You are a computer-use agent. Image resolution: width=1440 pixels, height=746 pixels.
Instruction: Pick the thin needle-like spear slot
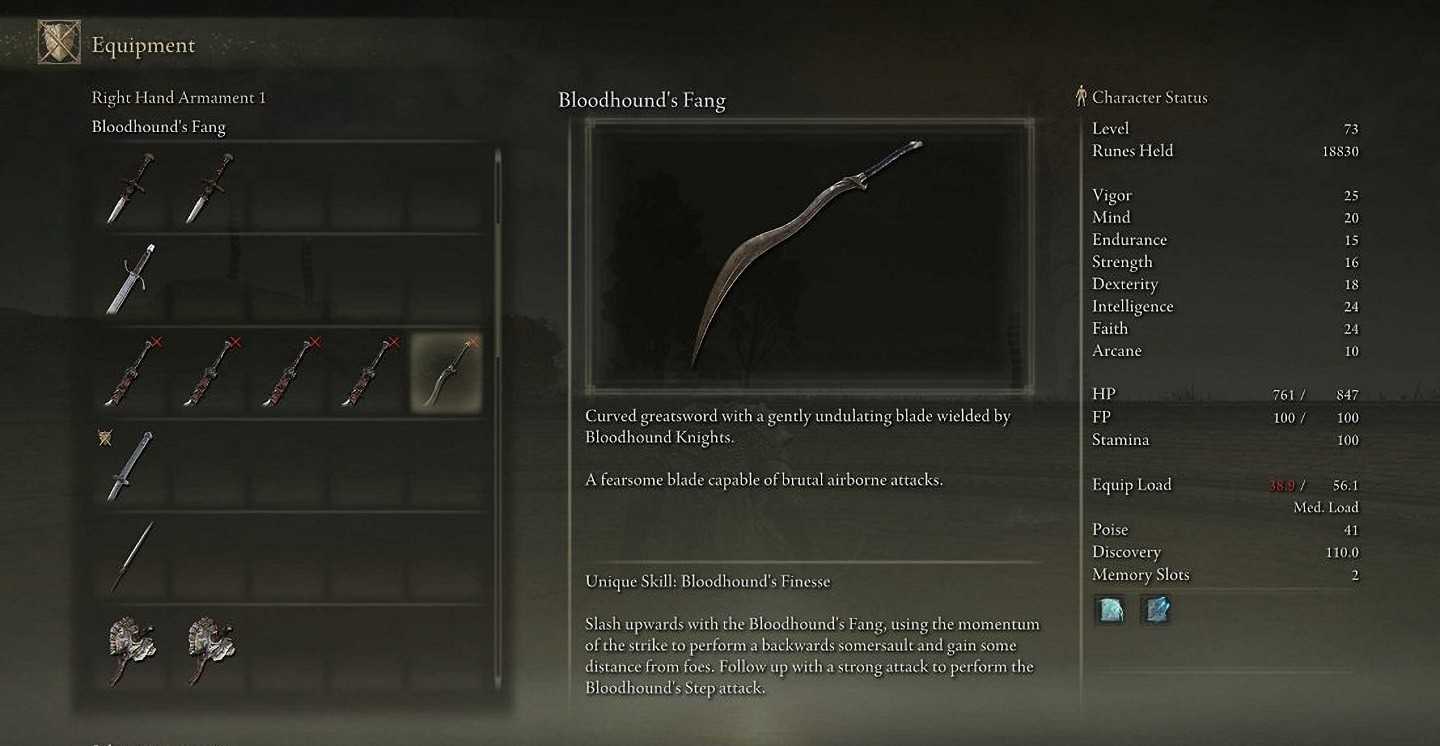coord(131,556)
